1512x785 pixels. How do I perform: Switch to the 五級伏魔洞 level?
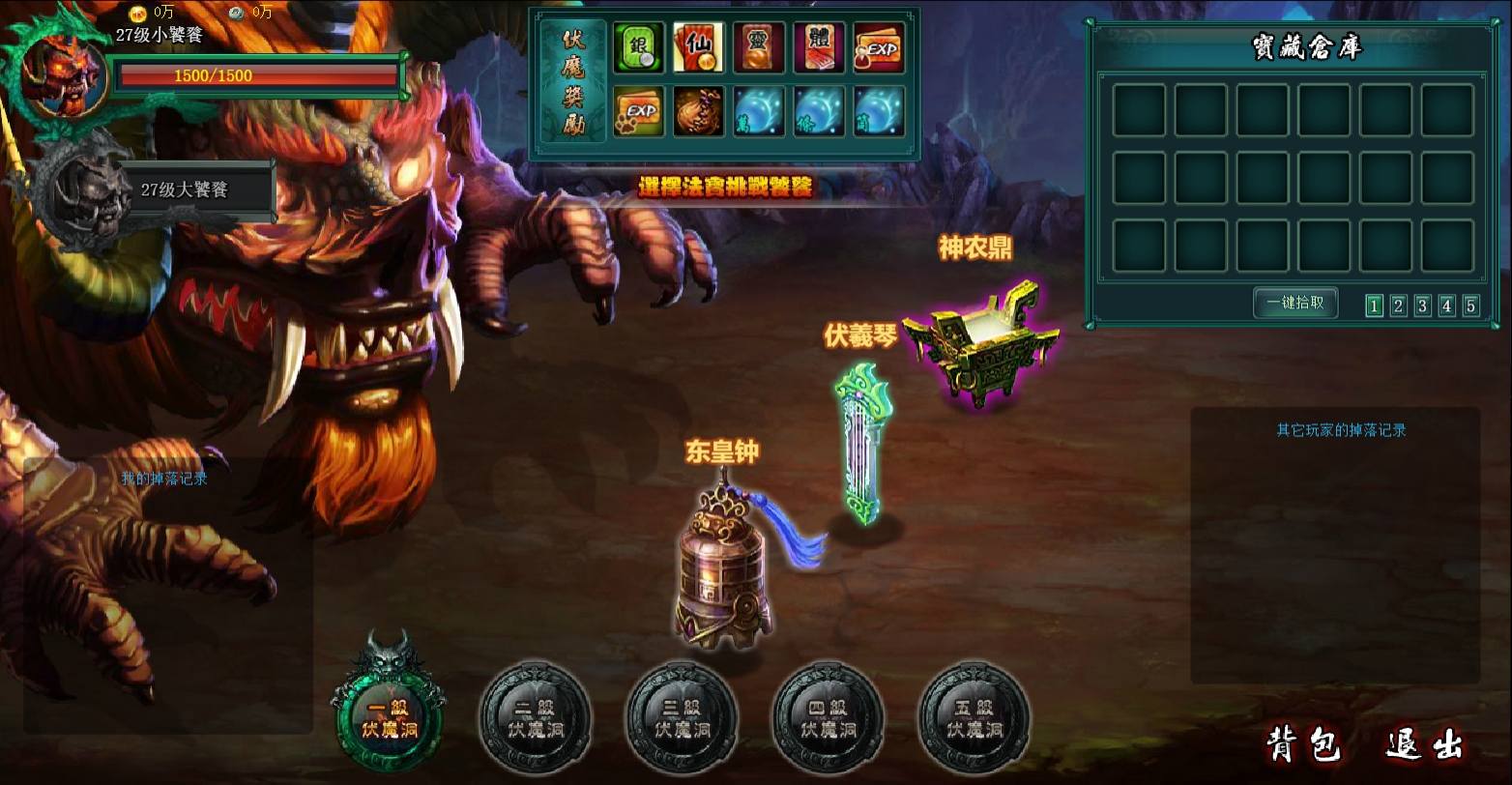[x=974, y=717]
